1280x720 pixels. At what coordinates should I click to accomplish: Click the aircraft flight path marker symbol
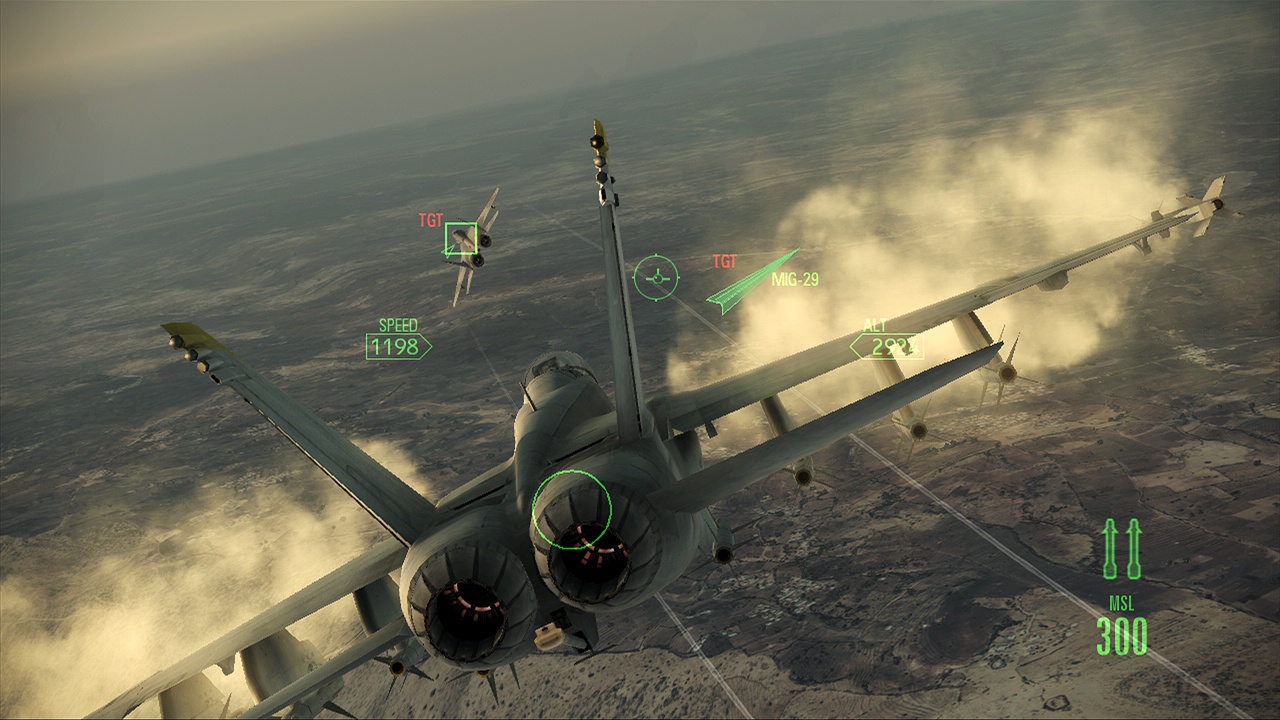click(658, 278)
